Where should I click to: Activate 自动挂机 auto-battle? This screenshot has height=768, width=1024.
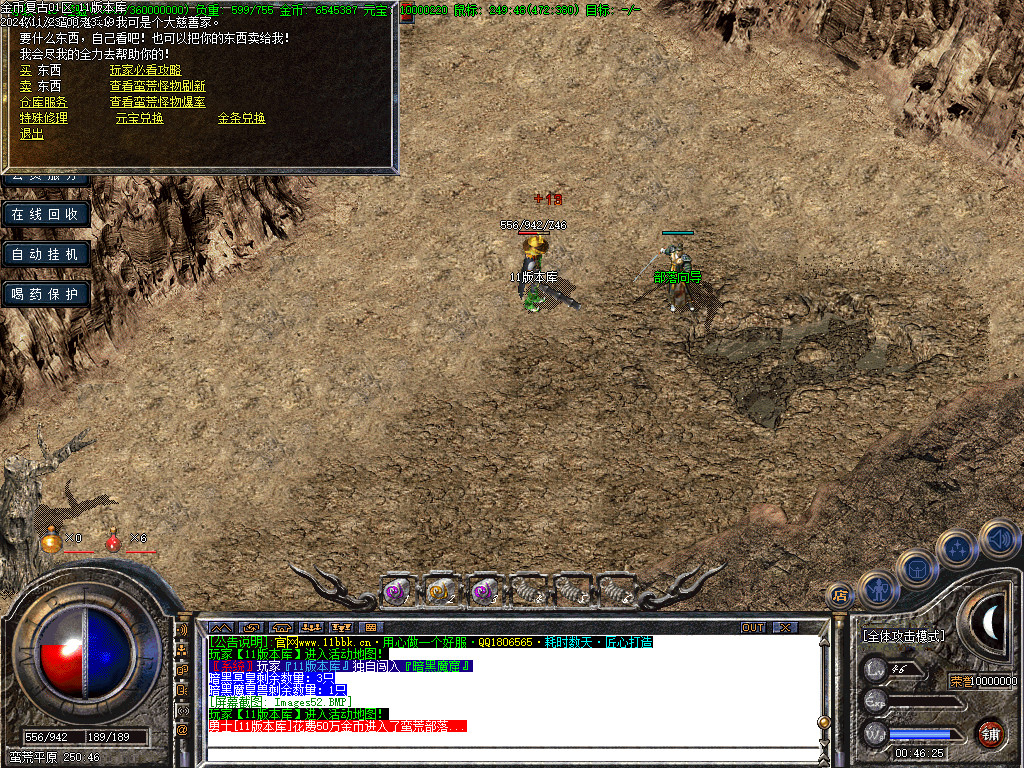(x=46, y=254)
